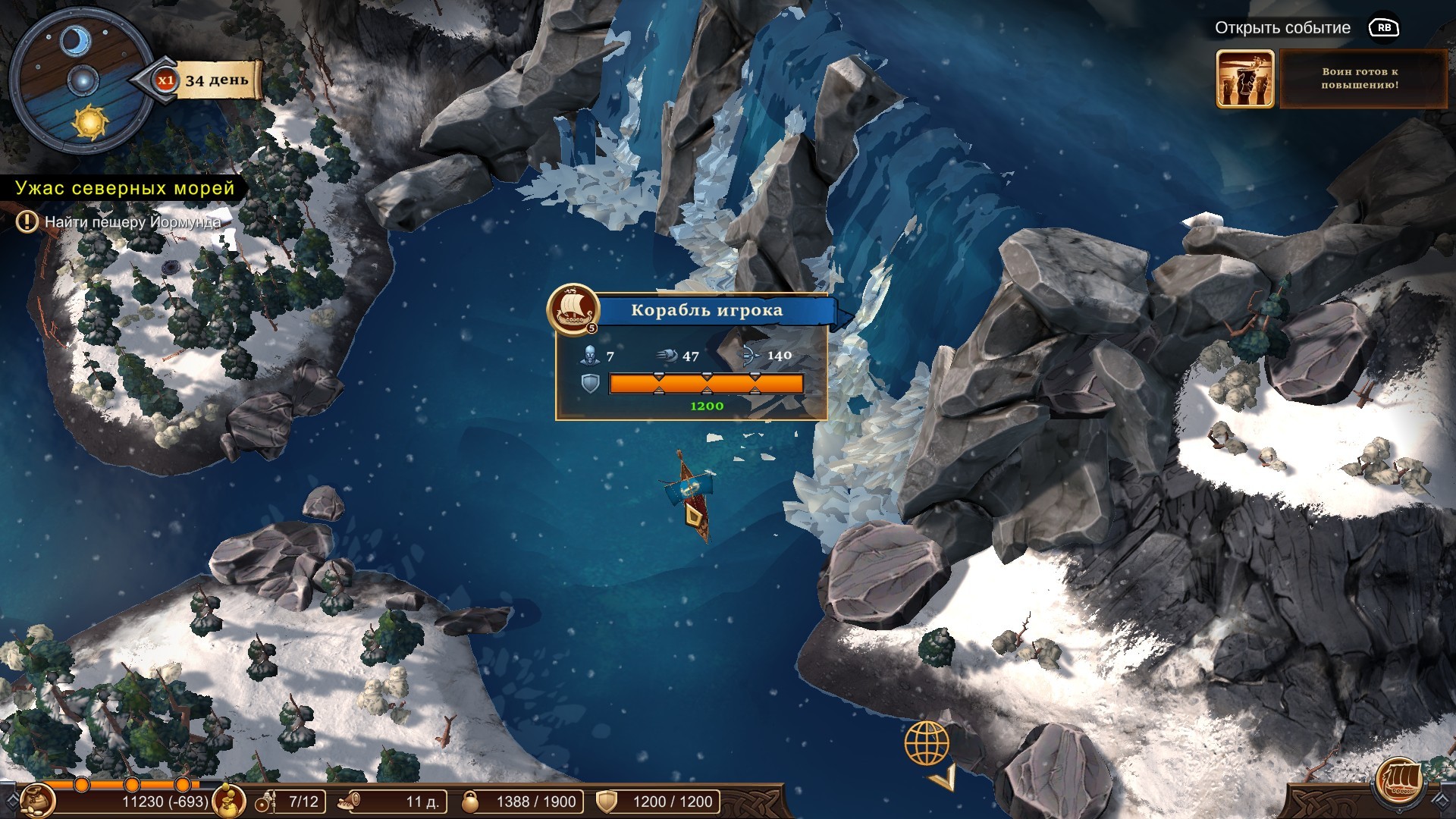Open the warrior promotion event icon
Image resolution: width=1456 pixels, height=819 pixels.
coord(1244,80)
